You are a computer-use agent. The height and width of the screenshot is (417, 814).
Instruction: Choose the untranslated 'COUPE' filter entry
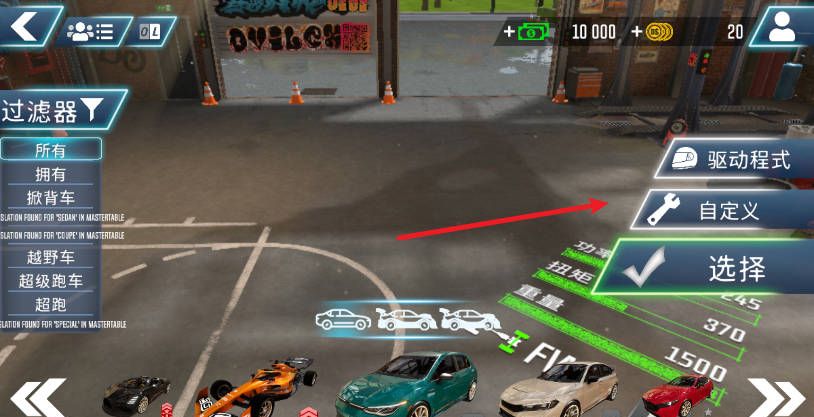point(60,236)
